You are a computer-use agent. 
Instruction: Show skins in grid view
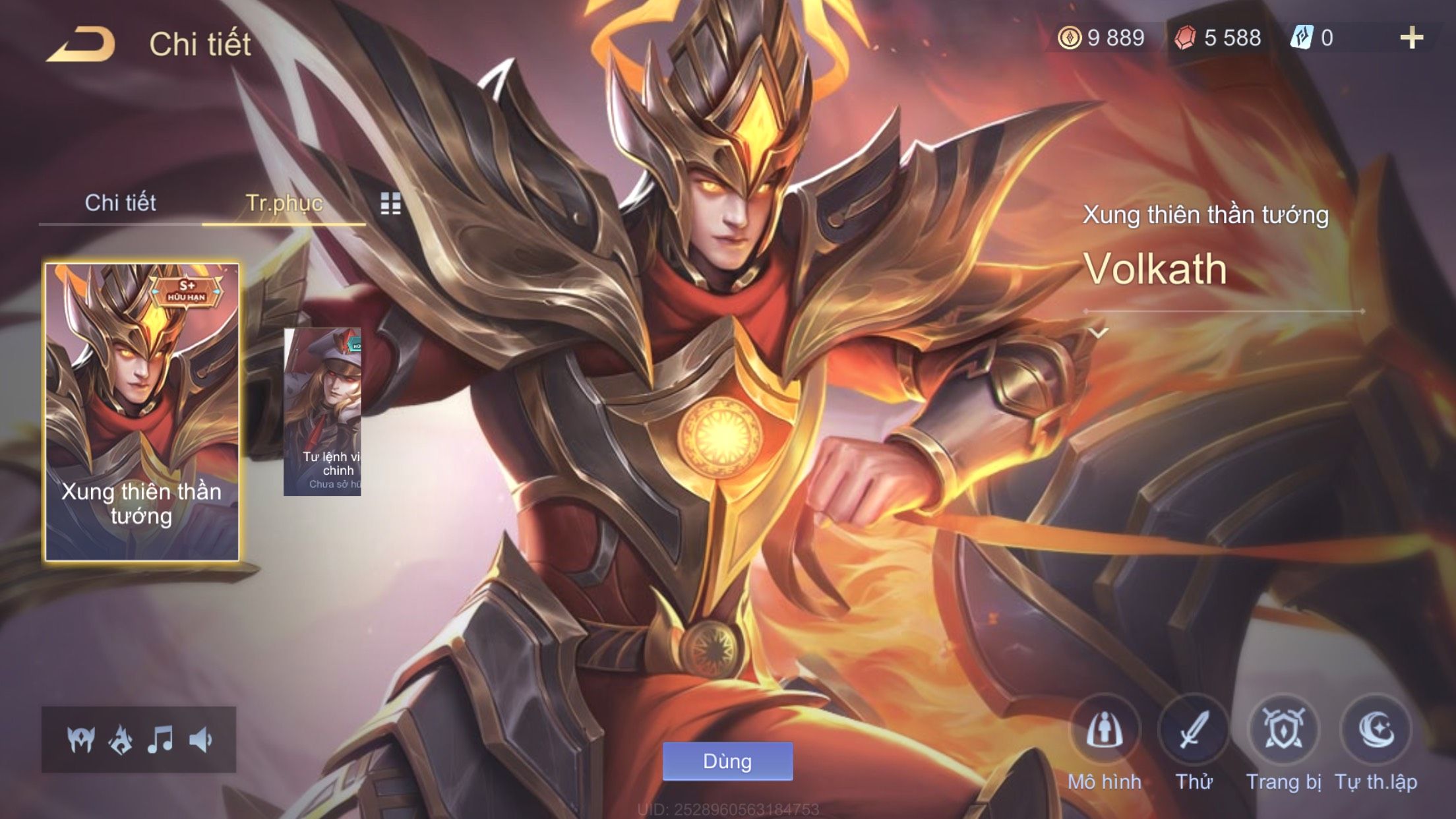pyautogui.click(x=390, y=204)
